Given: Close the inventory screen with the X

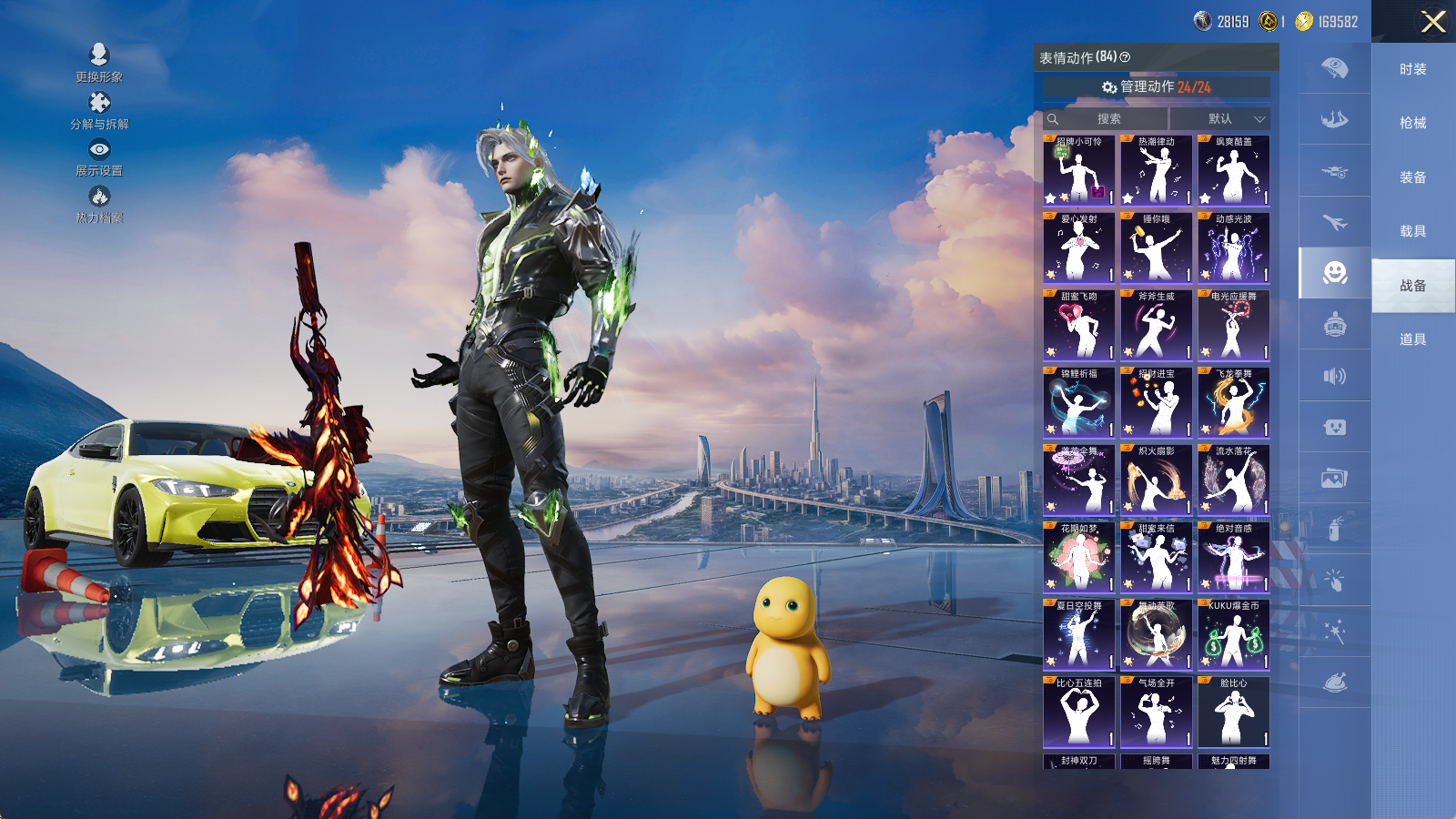Looking at the screenshot, I should 1433,22.
